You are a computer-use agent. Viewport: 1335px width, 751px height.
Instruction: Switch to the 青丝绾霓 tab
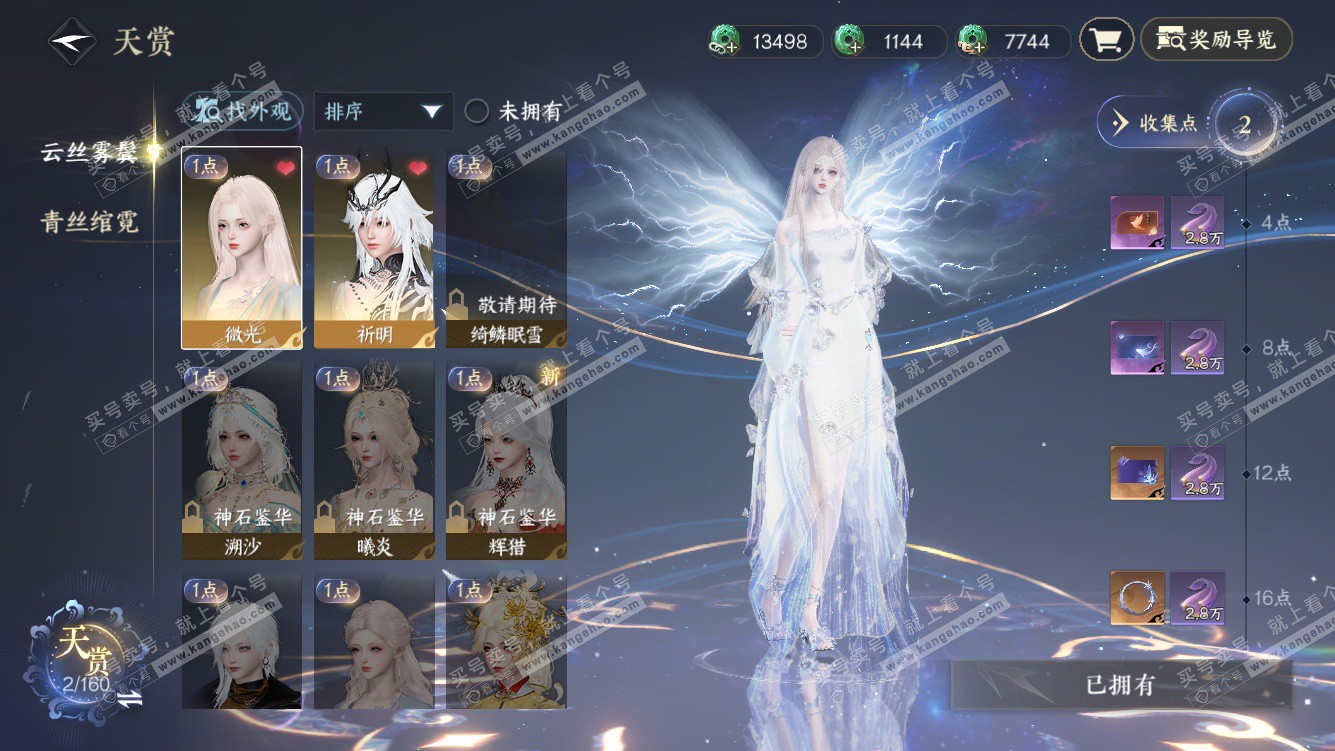89,222
